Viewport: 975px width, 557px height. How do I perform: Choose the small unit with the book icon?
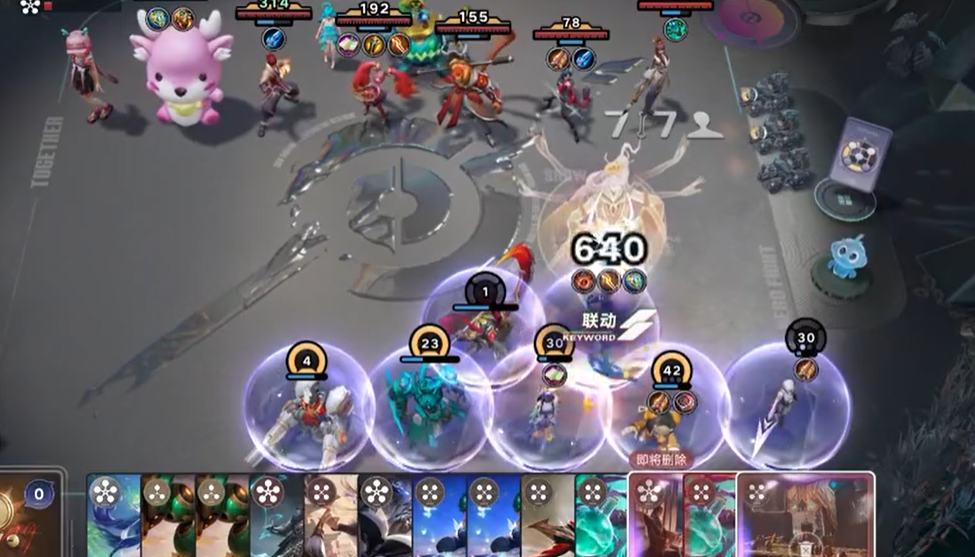pos(549,410)
